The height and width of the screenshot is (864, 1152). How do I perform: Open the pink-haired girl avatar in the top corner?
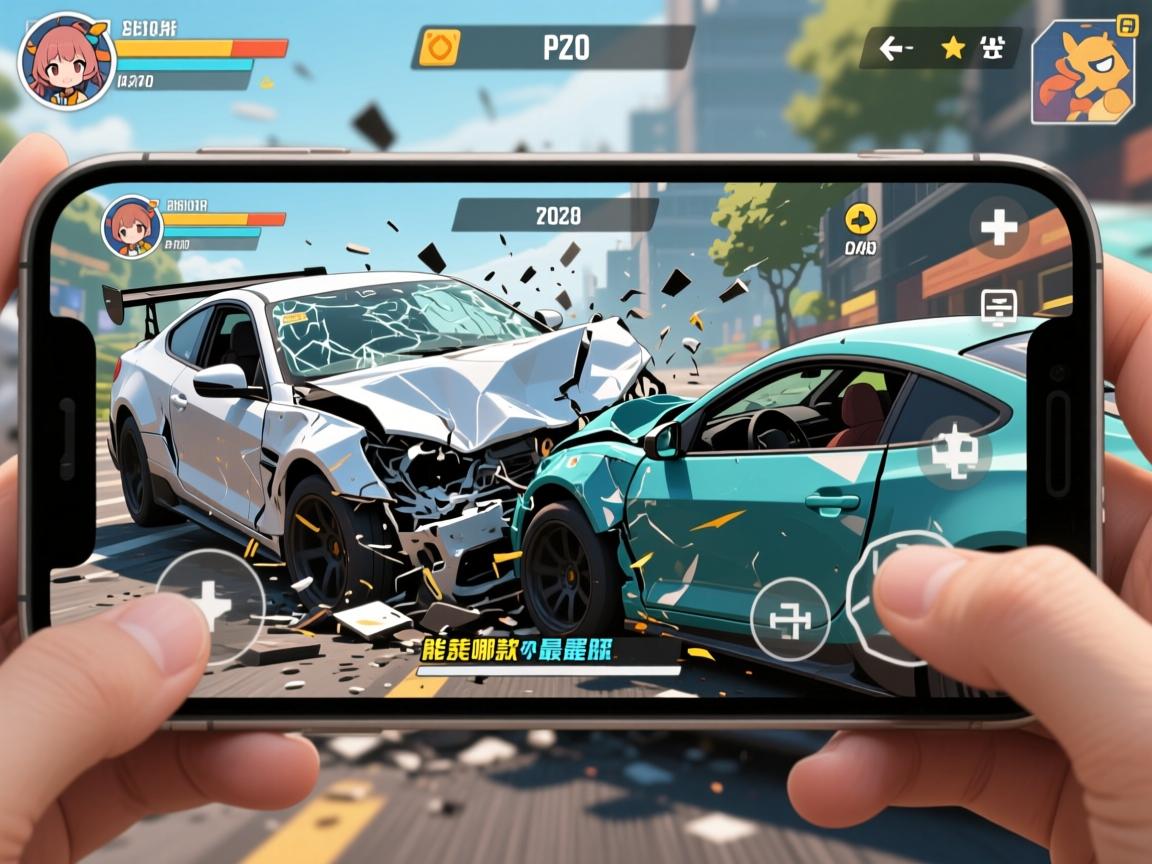pyautogui.click(x=66, y=60)
